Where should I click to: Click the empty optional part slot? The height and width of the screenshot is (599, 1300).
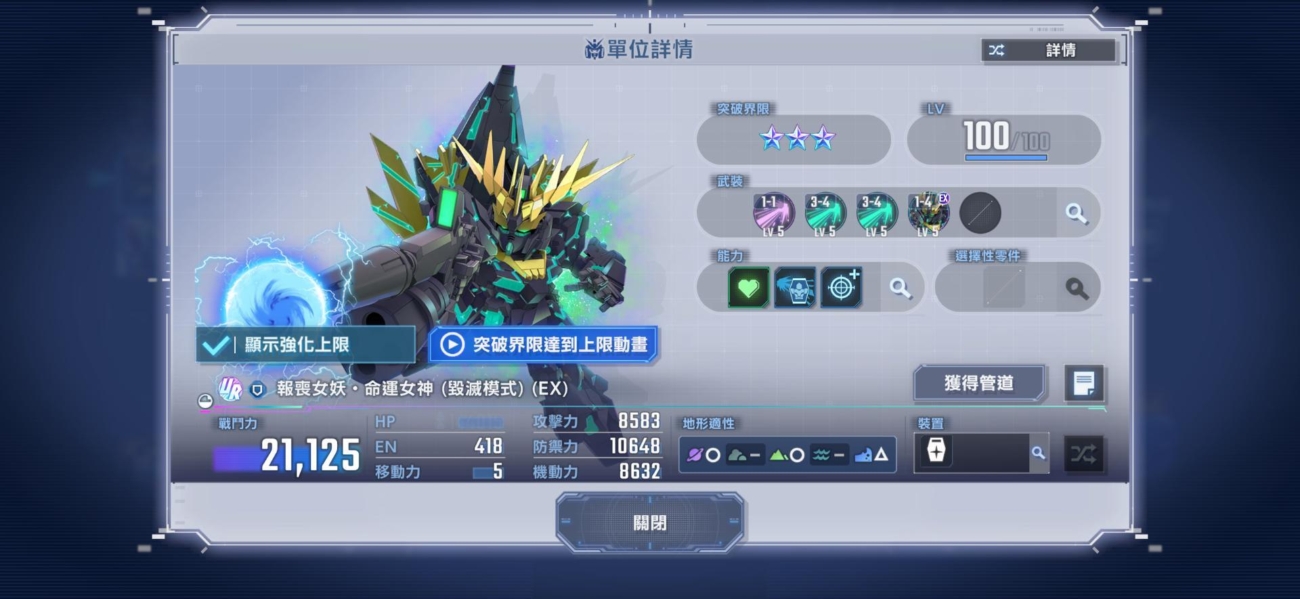(1003, 288)
